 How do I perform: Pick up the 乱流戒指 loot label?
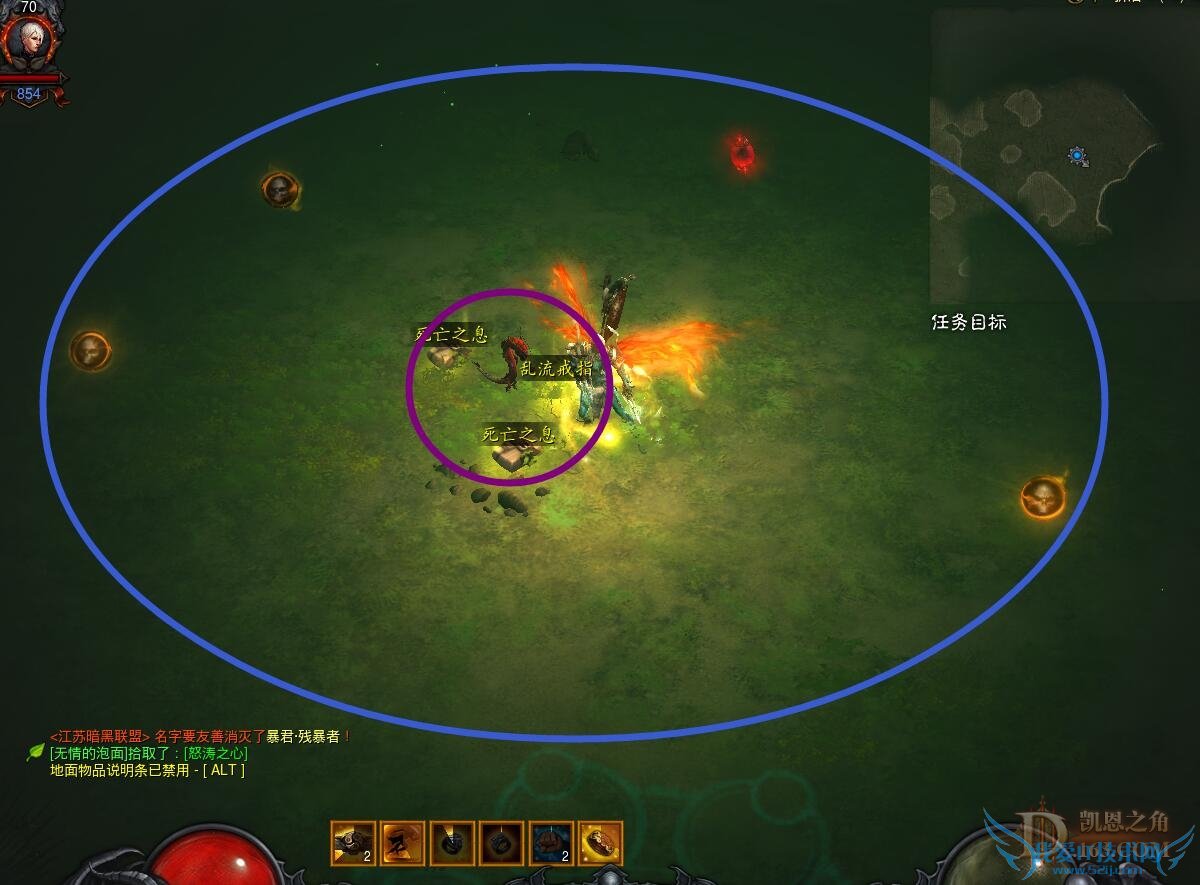tap(556, 368)
